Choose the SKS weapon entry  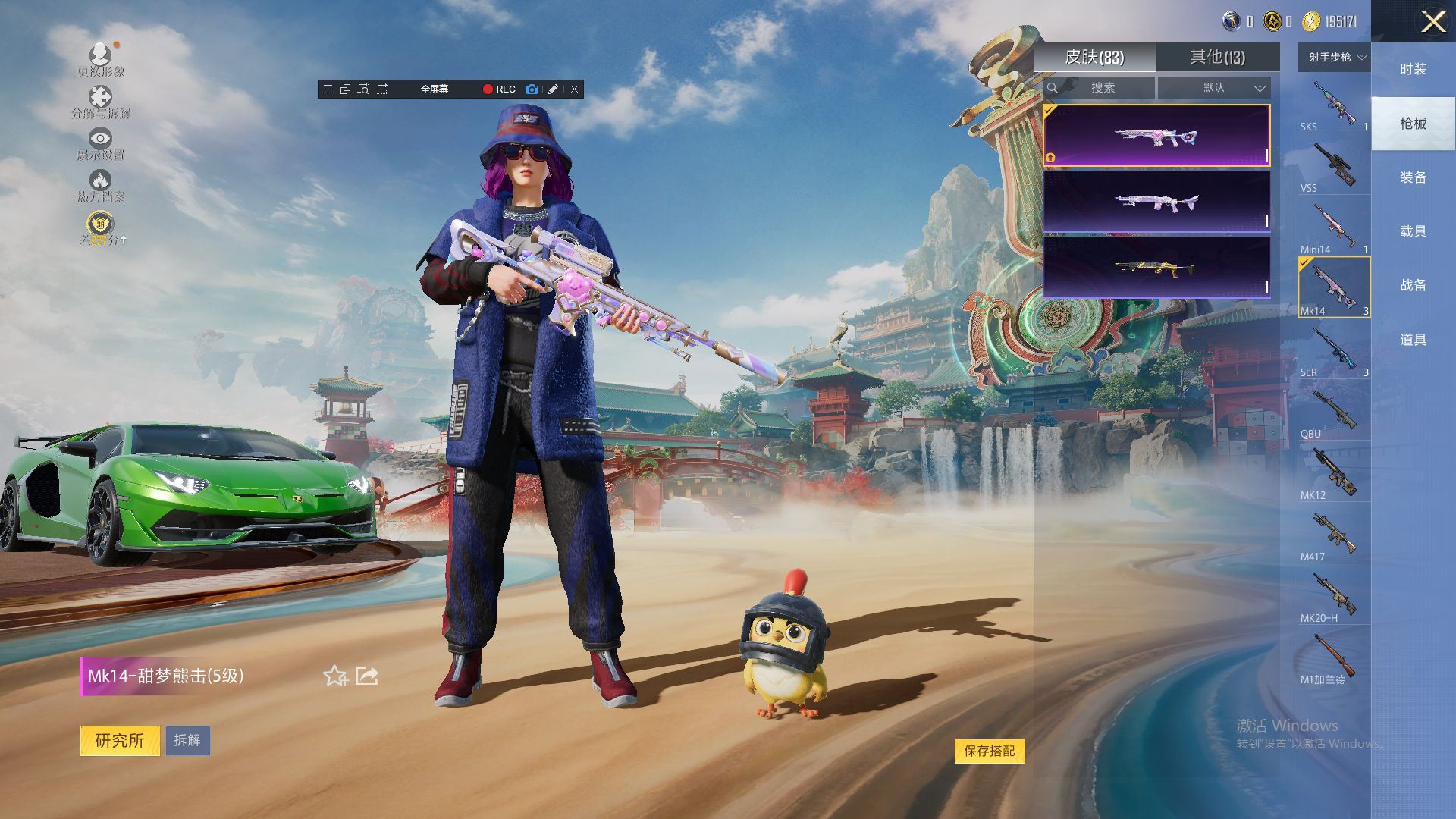point(1334,104)
